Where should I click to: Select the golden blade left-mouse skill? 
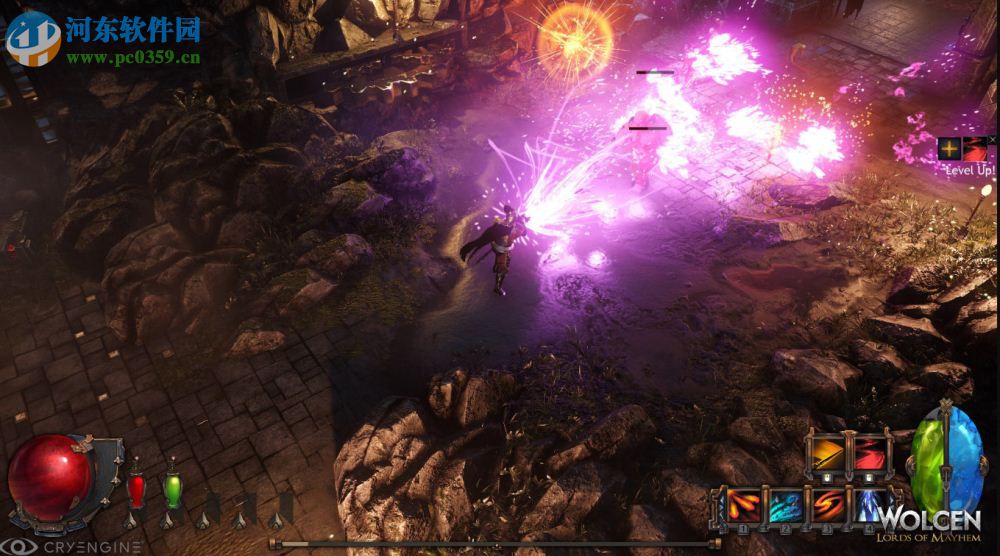pyautogui.click(x=826, y=455)
